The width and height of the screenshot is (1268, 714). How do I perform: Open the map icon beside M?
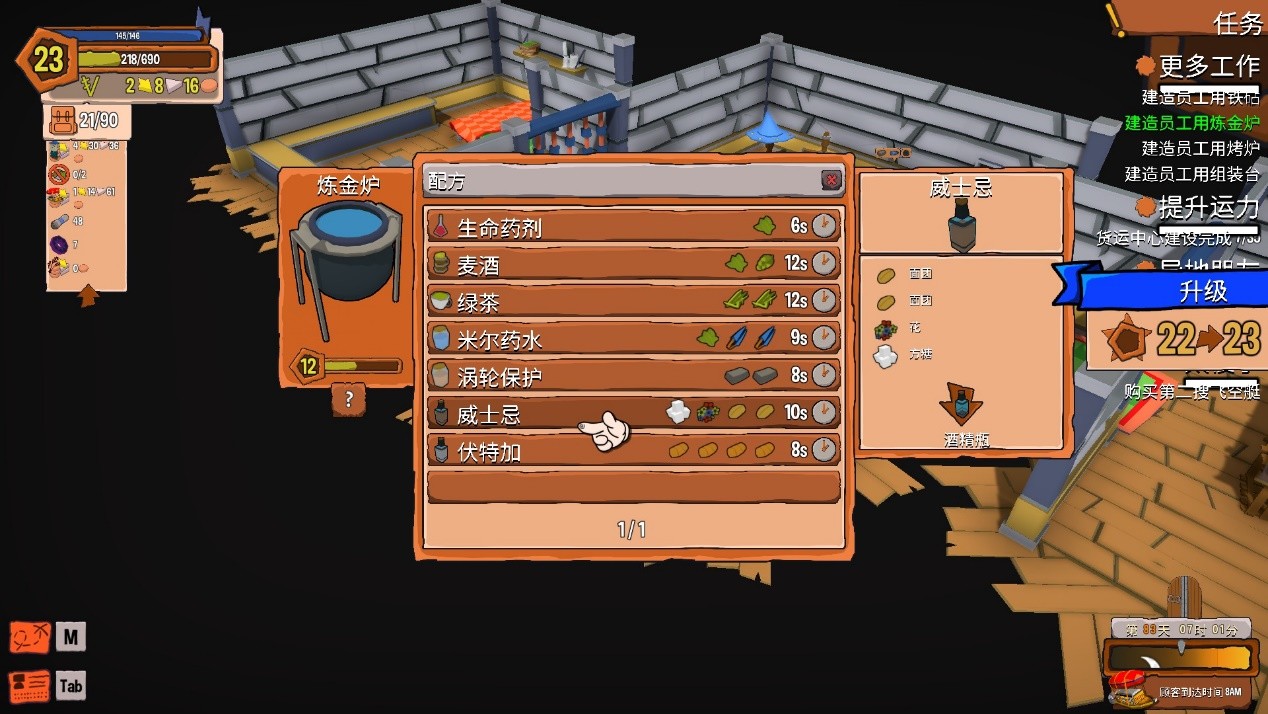point(30,637)
